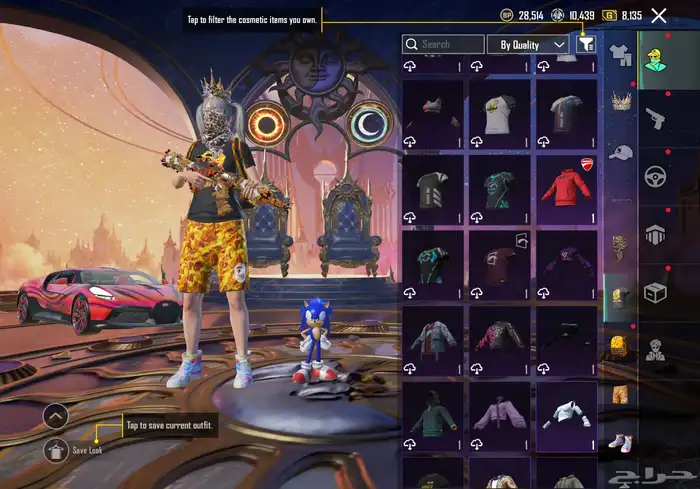Select the dark green hoodie item

click(x=432, y=411)
